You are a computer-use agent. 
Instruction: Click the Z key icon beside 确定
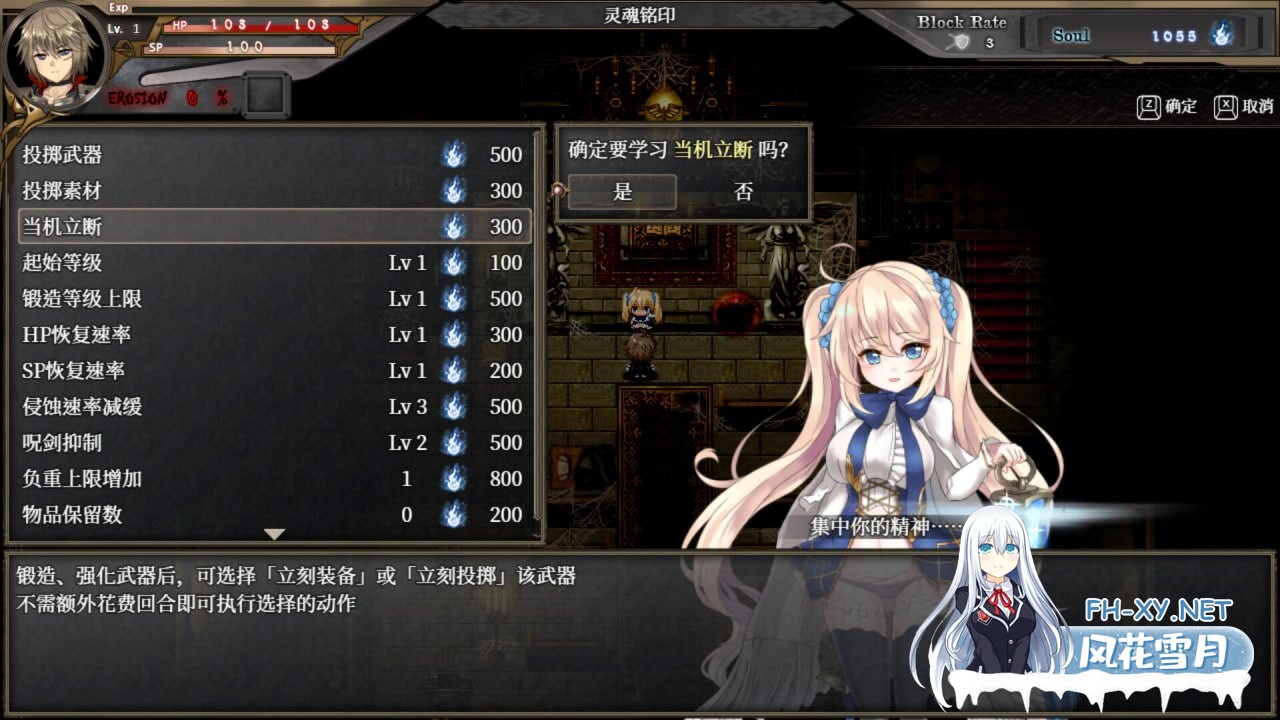[1146, 106]
